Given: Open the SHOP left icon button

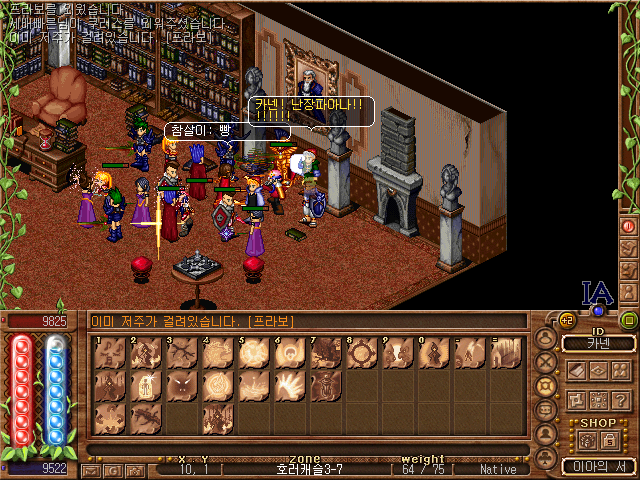Looking at the screenshot, I should click(x=585, y=440).
